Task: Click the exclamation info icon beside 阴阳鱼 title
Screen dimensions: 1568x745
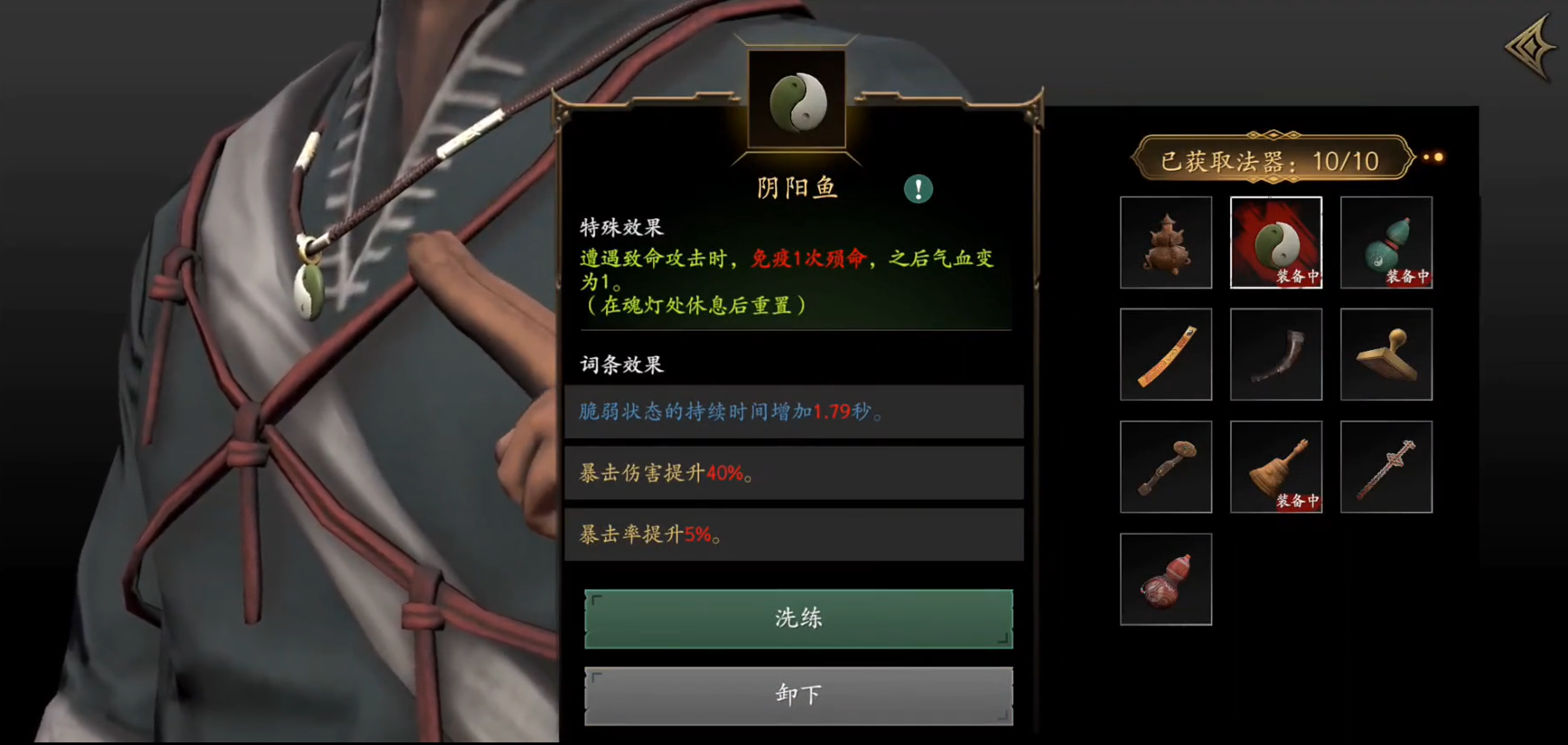Action: (x=920, y=189)
